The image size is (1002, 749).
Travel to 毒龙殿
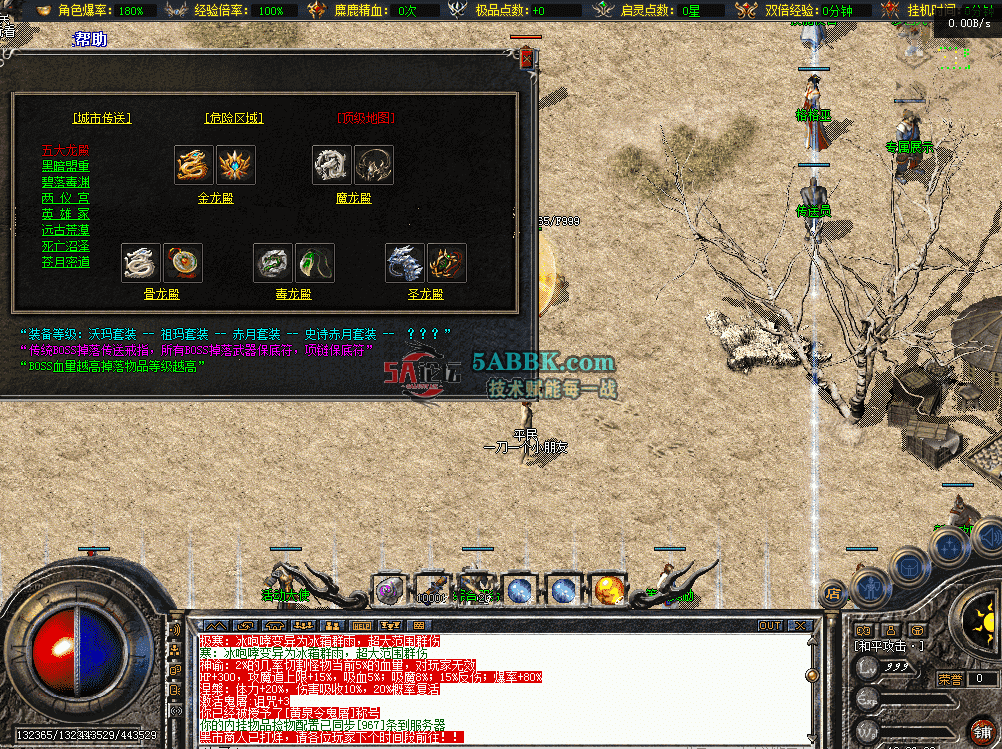pos(294,295)
